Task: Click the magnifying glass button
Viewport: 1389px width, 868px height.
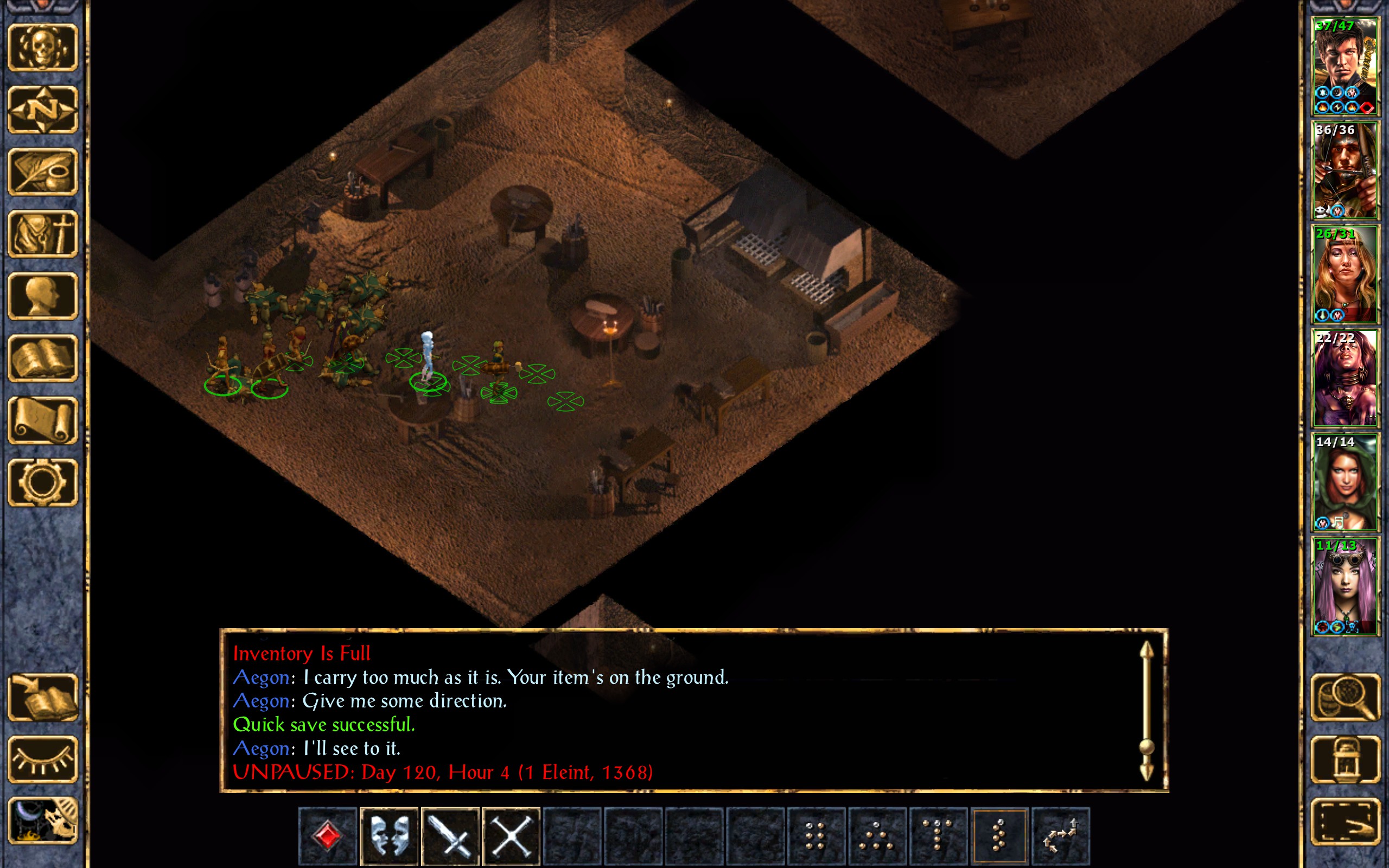Action: (x=1345, y=697)
